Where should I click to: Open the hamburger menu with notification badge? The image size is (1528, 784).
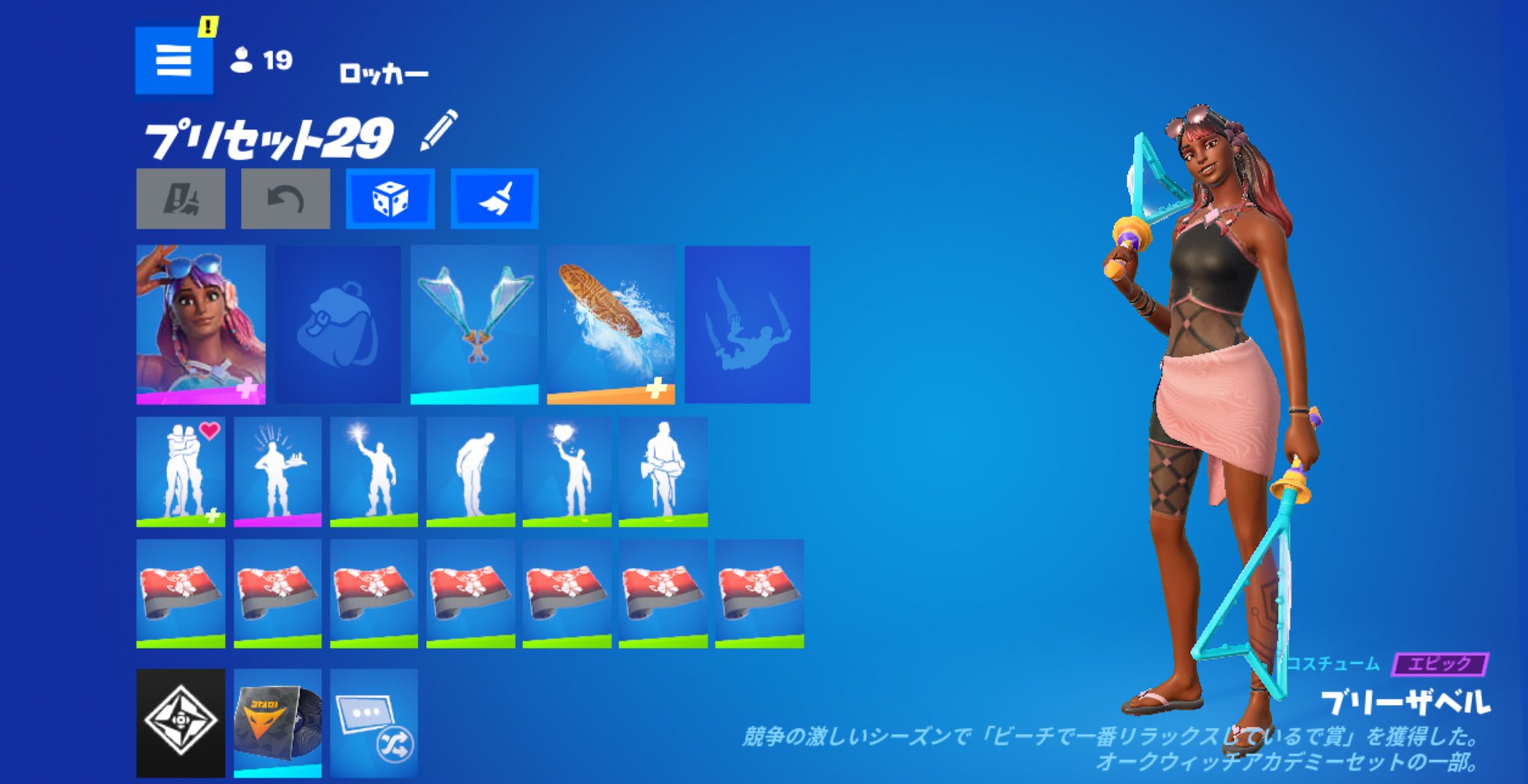[x=173, y=60]
